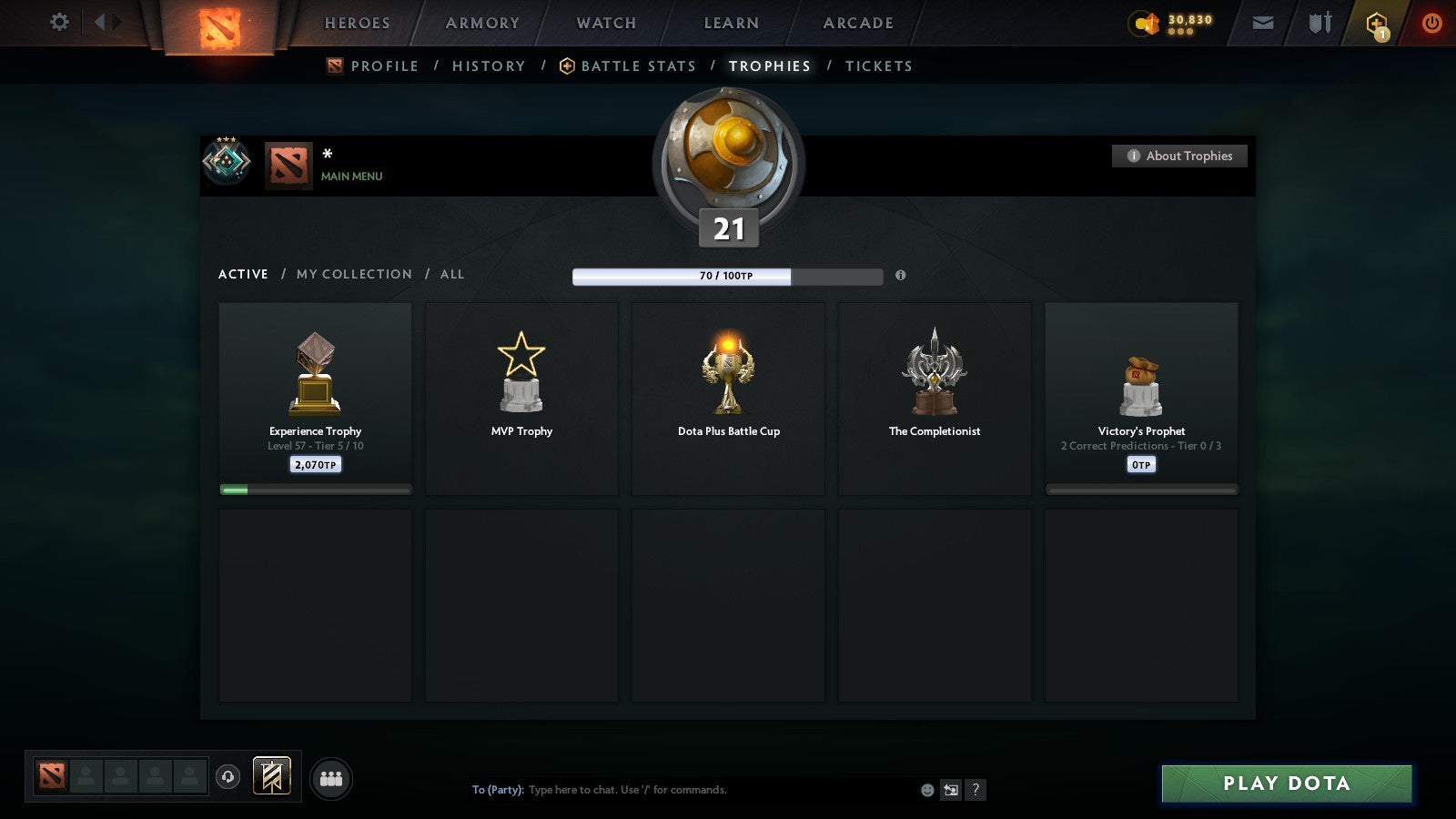Click the guild banner icon in party bar
Image resolution: width=1456 pixels, height=819 pixels.
point(269,774)
